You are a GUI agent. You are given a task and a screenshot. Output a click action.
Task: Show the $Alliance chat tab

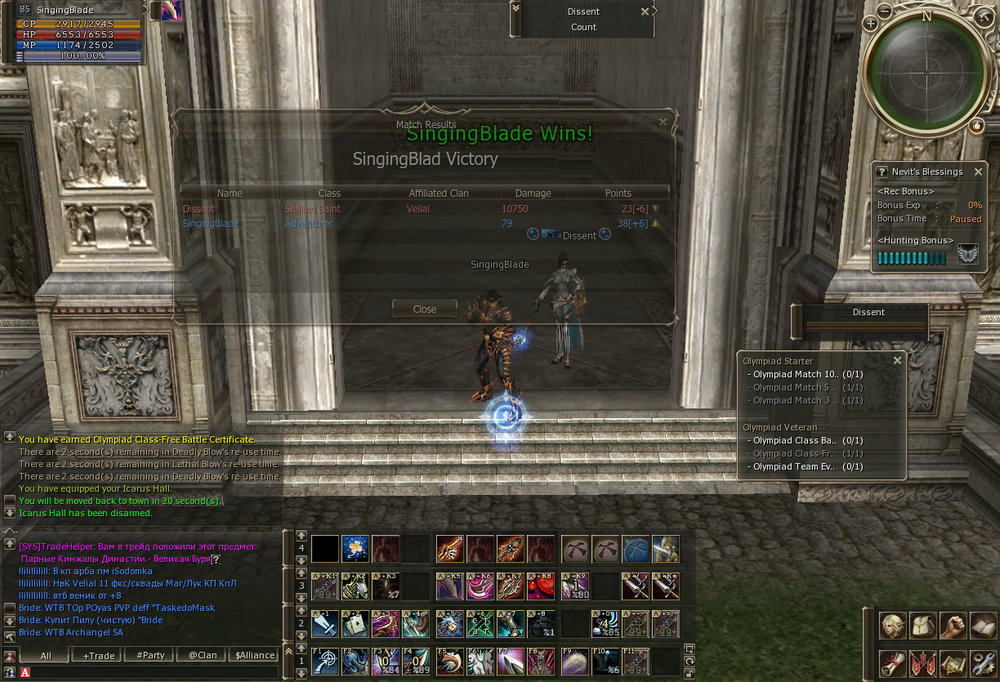tap(254, 655)
